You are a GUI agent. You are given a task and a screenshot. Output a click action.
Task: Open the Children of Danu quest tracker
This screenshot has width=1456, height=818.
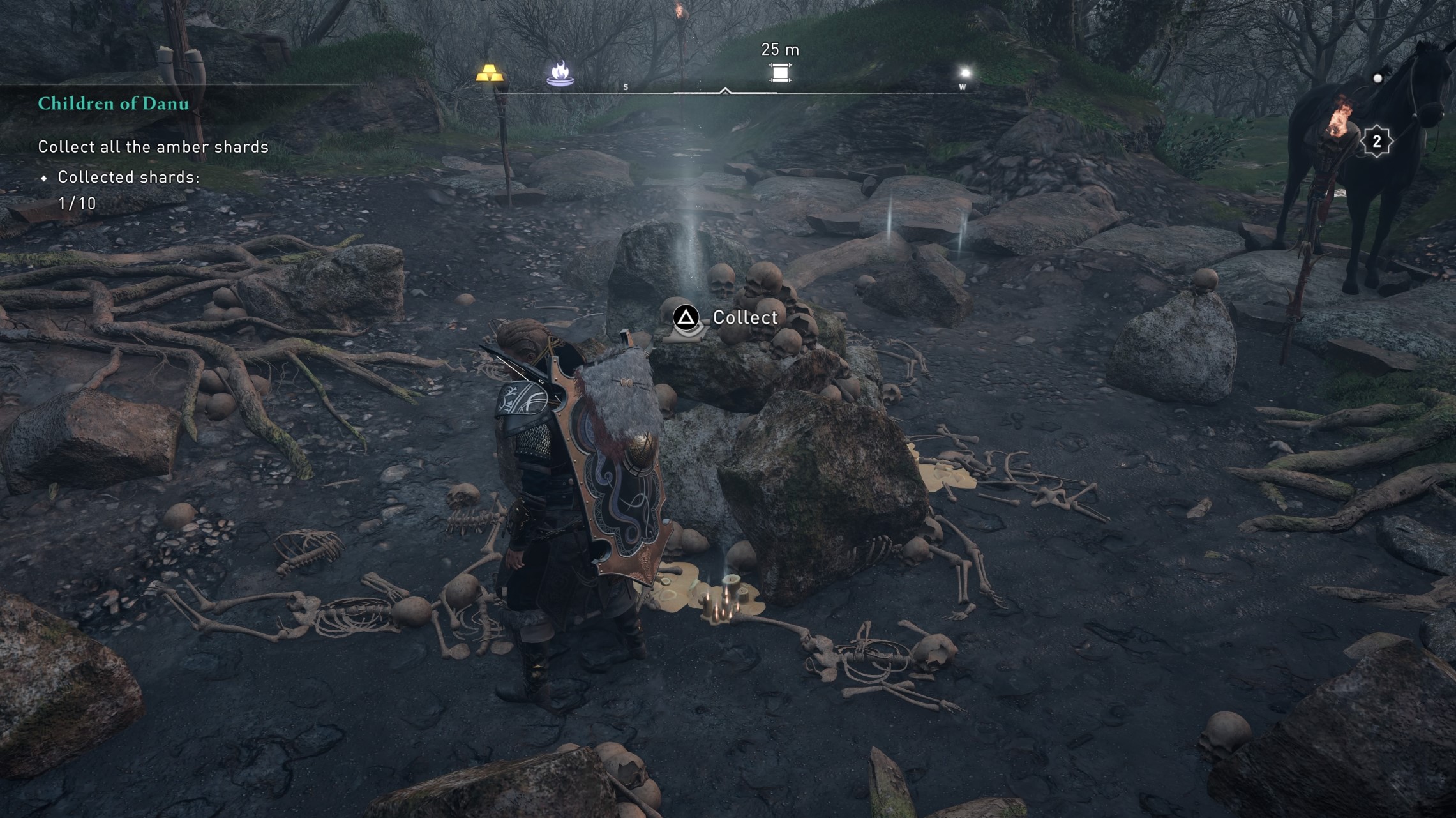click(114, 103)
